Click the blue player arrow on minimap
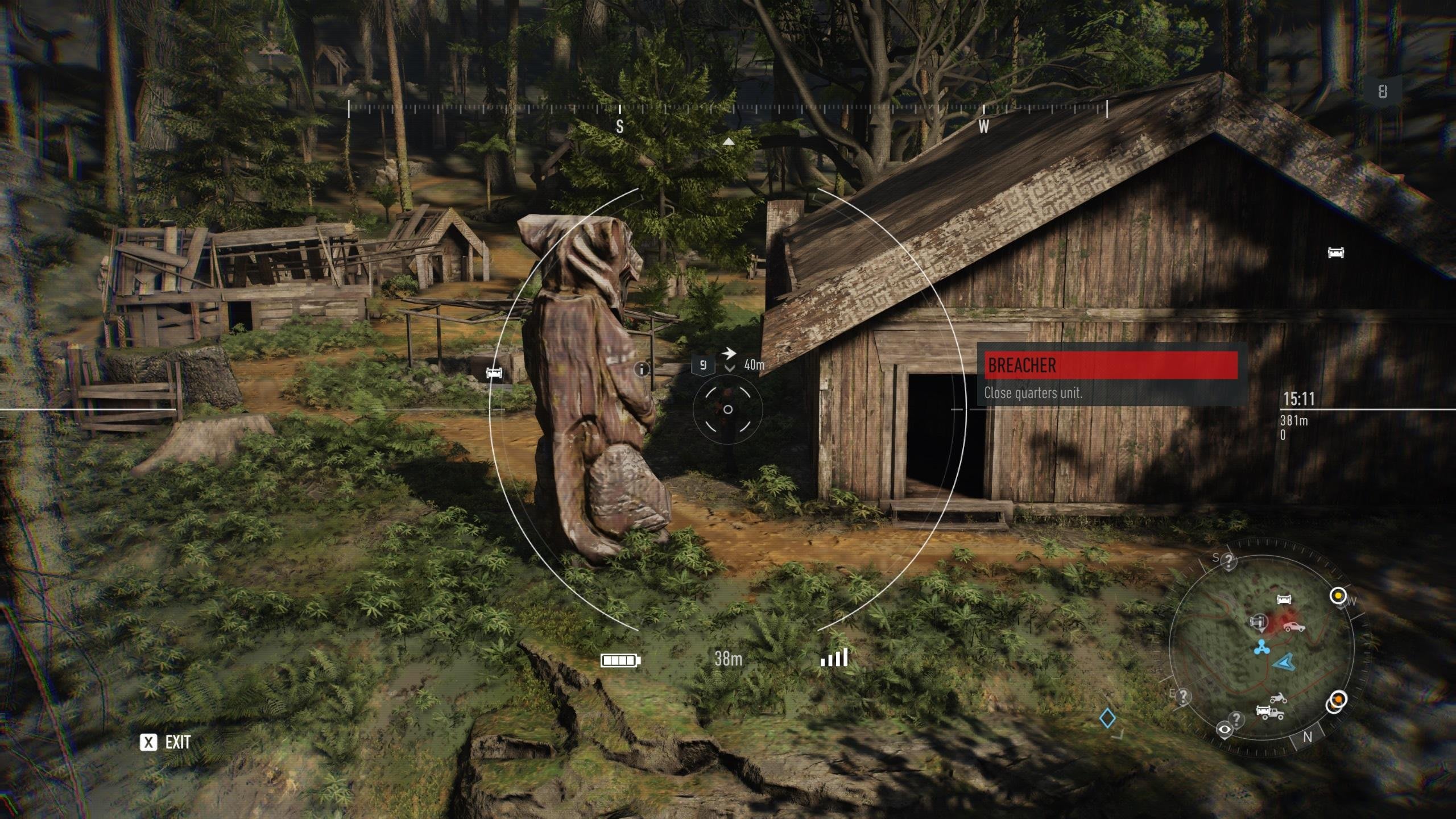This screenshot has height=819, width=1456. 1283,662
